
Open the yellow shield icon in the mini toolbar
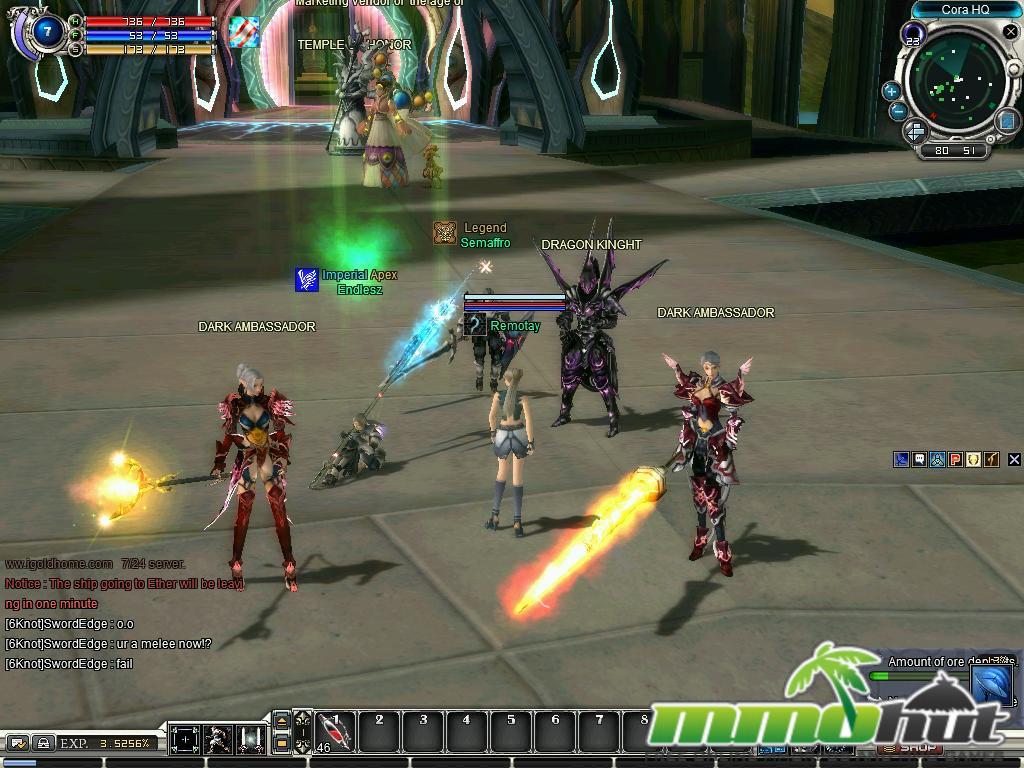973,460
